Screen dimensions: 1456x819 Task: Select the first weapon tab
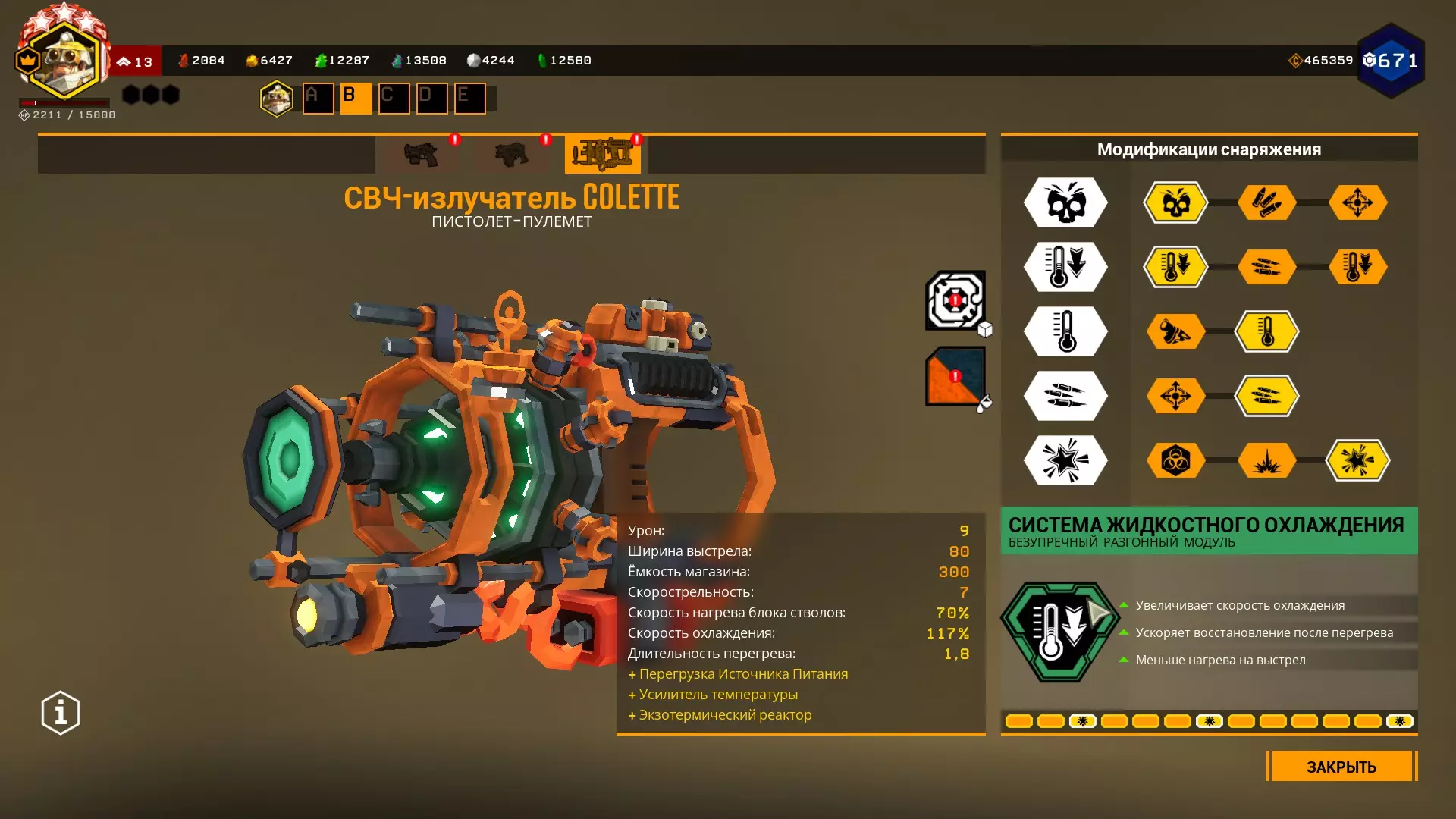[x=421, y=154]
